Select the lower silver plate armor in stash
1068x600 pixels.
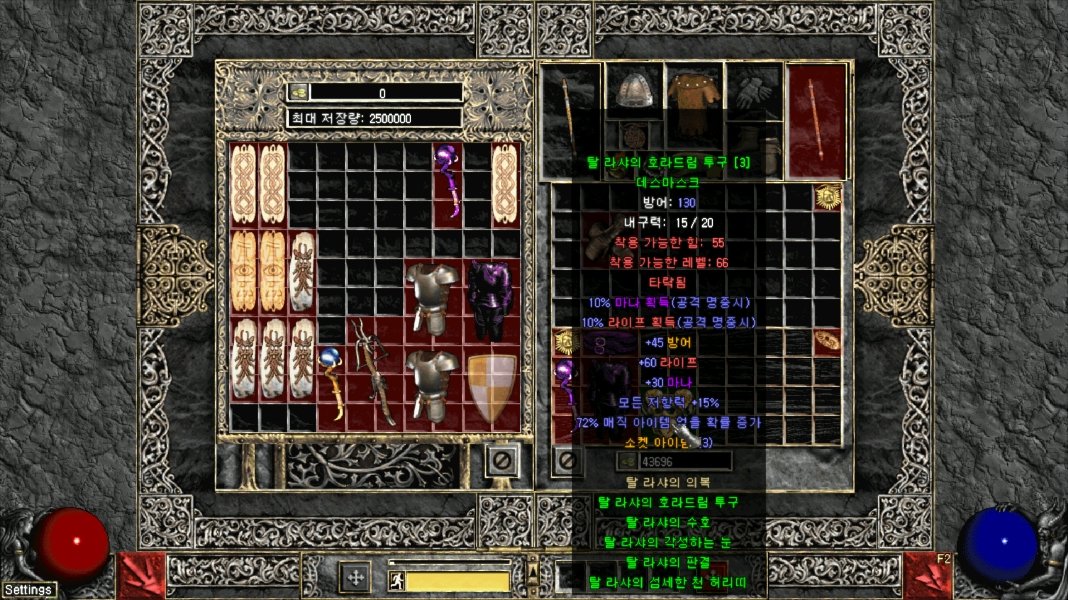click(433, 385)
